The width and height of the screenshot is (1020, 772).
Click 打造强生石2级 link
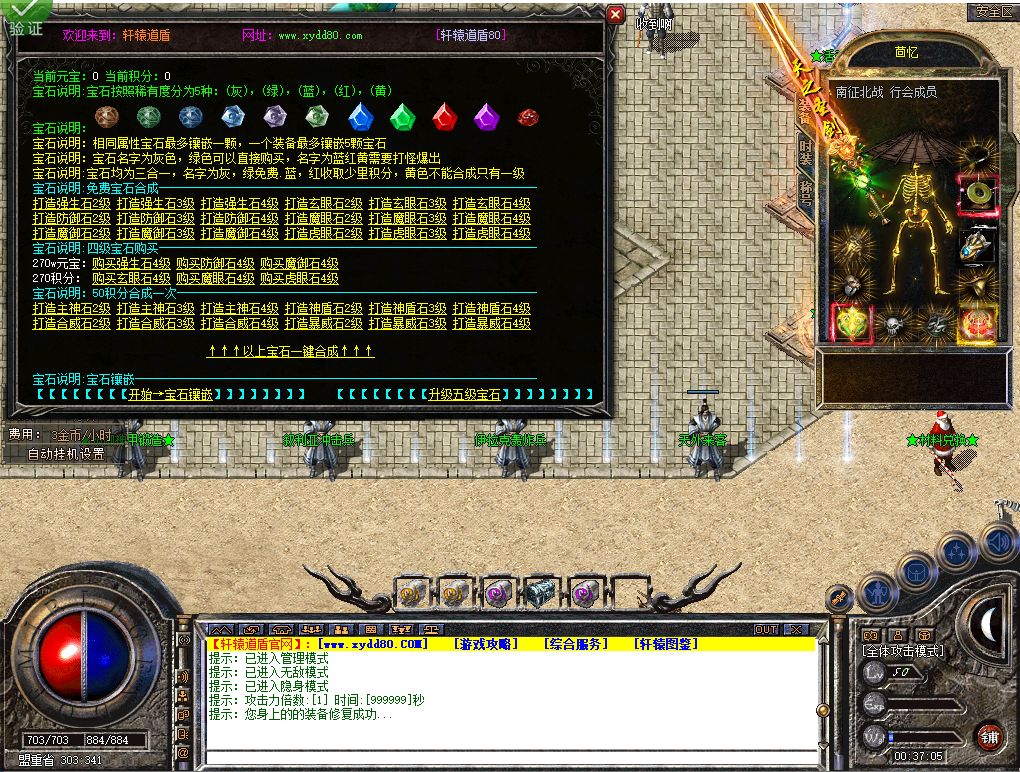tap(71, 204)
